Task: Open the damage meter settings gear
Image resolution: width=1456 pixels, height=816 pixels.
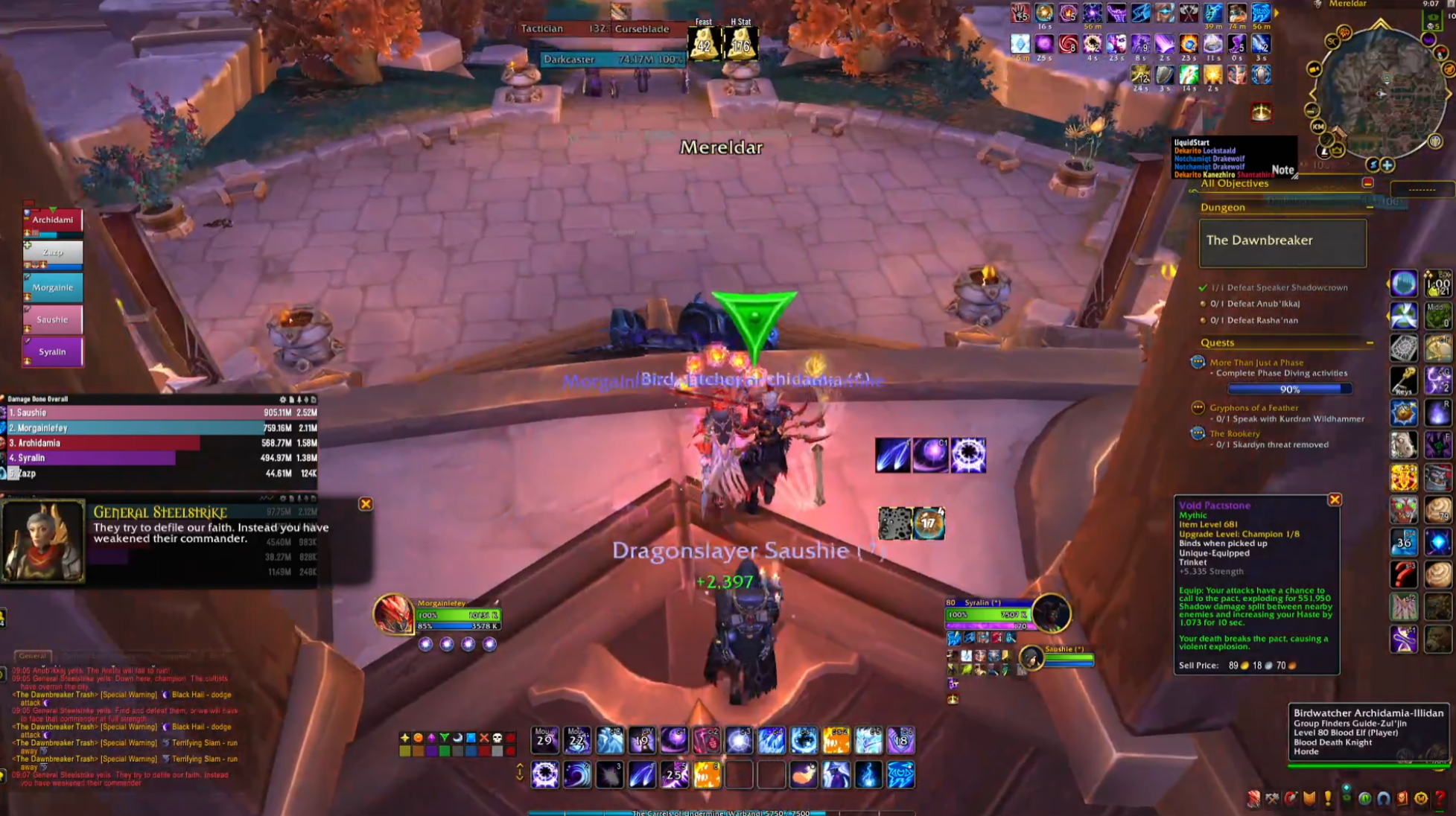Action: (x=282, y=400)
